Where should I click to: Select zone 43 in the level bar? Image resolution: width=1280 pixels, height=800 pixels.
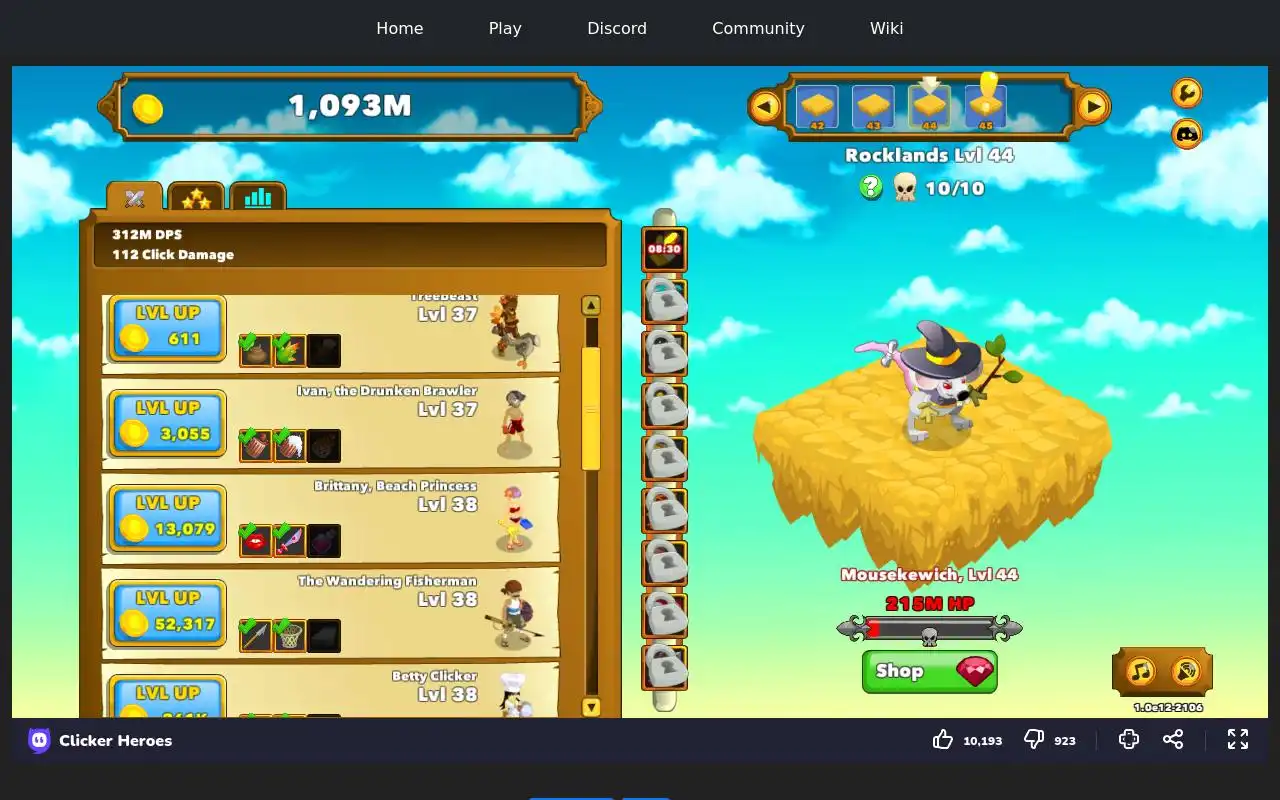[873, 106]
